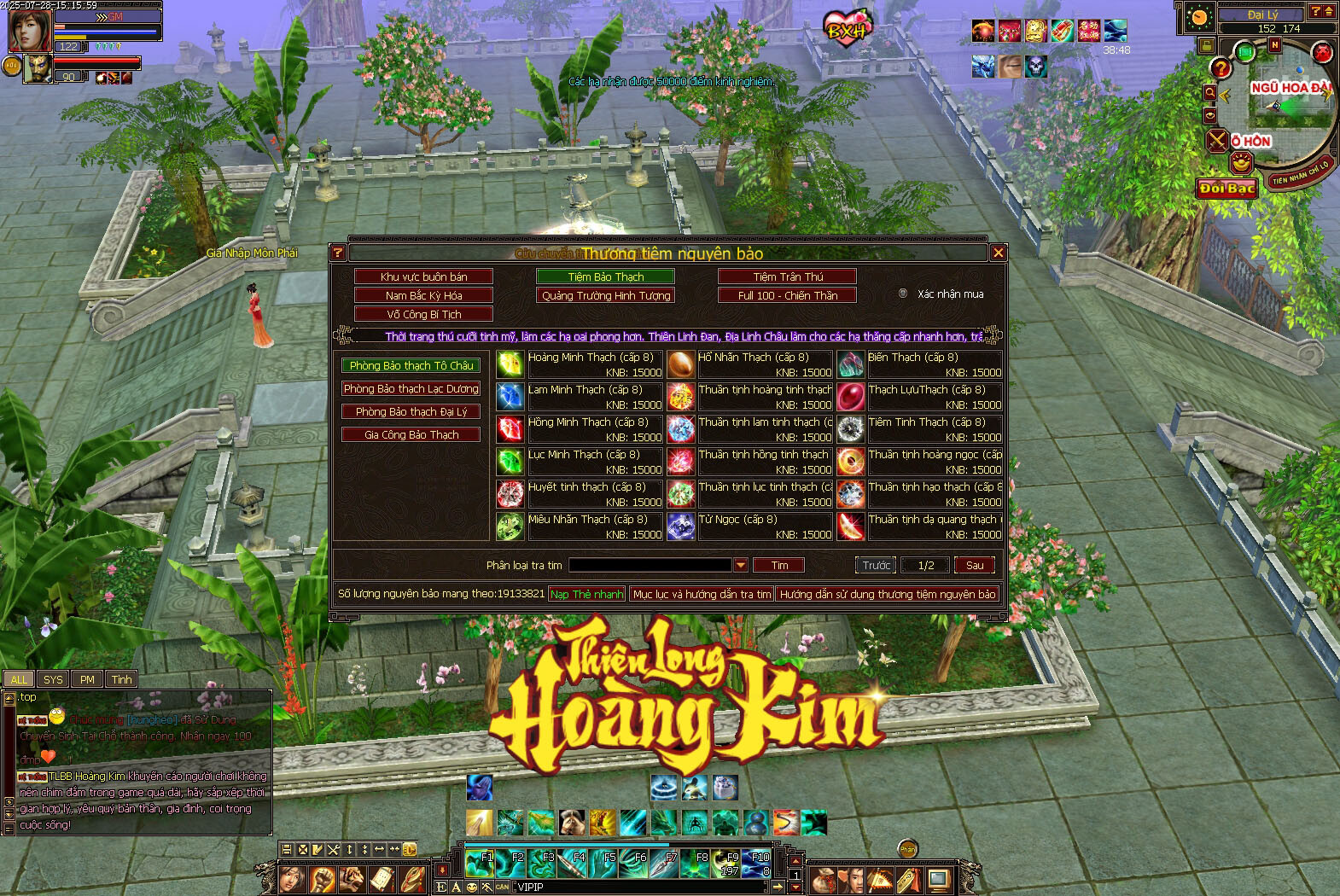The image size is (1340, 896).
Task: Click the Tìm search button
Action: point(779,565)
